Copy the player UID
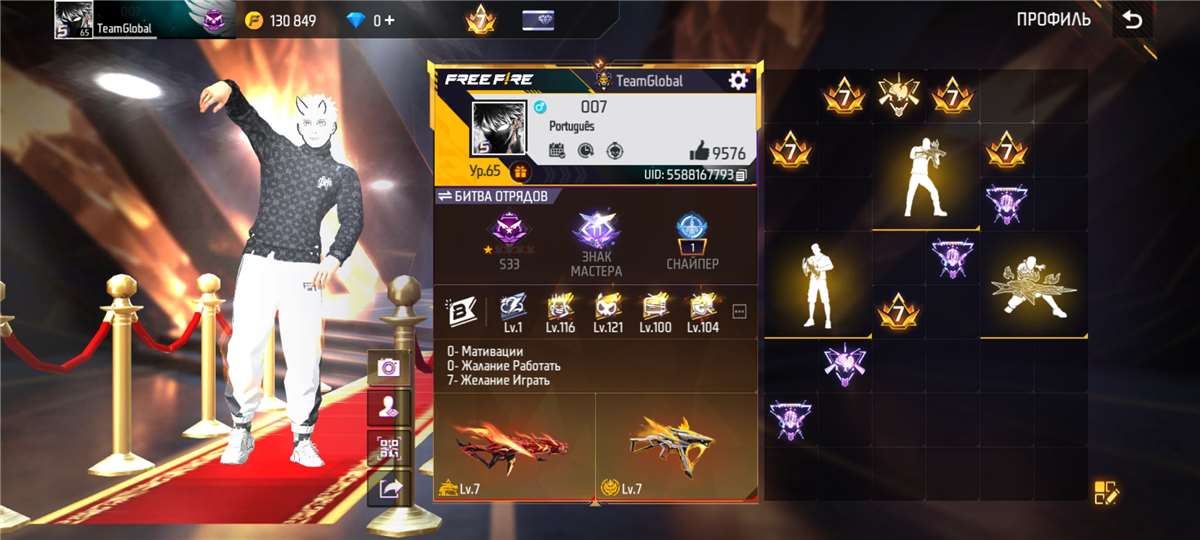This screenshot has width=1200, height=540. click(741, 175)
